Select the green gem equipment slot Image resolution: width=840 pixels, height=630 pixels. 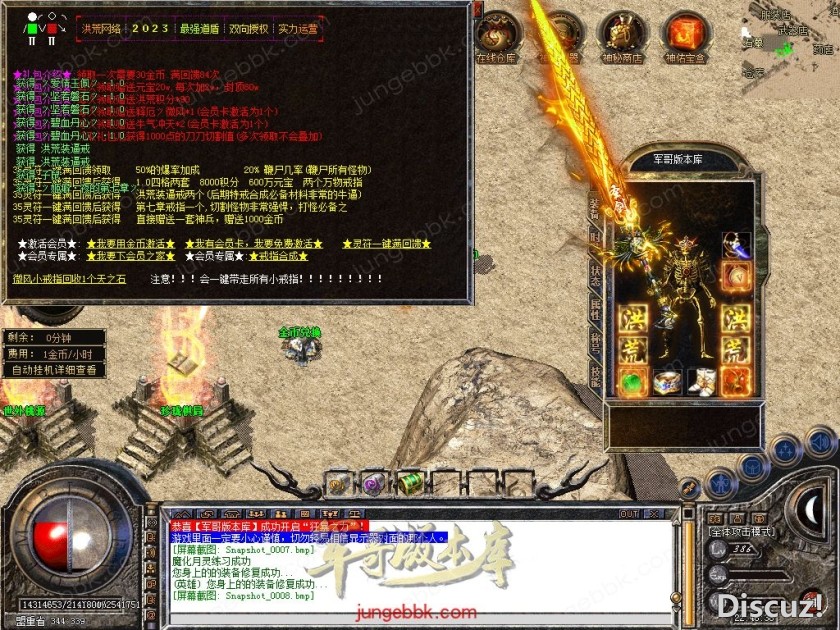pyautogui.click(x=631, y=381)
